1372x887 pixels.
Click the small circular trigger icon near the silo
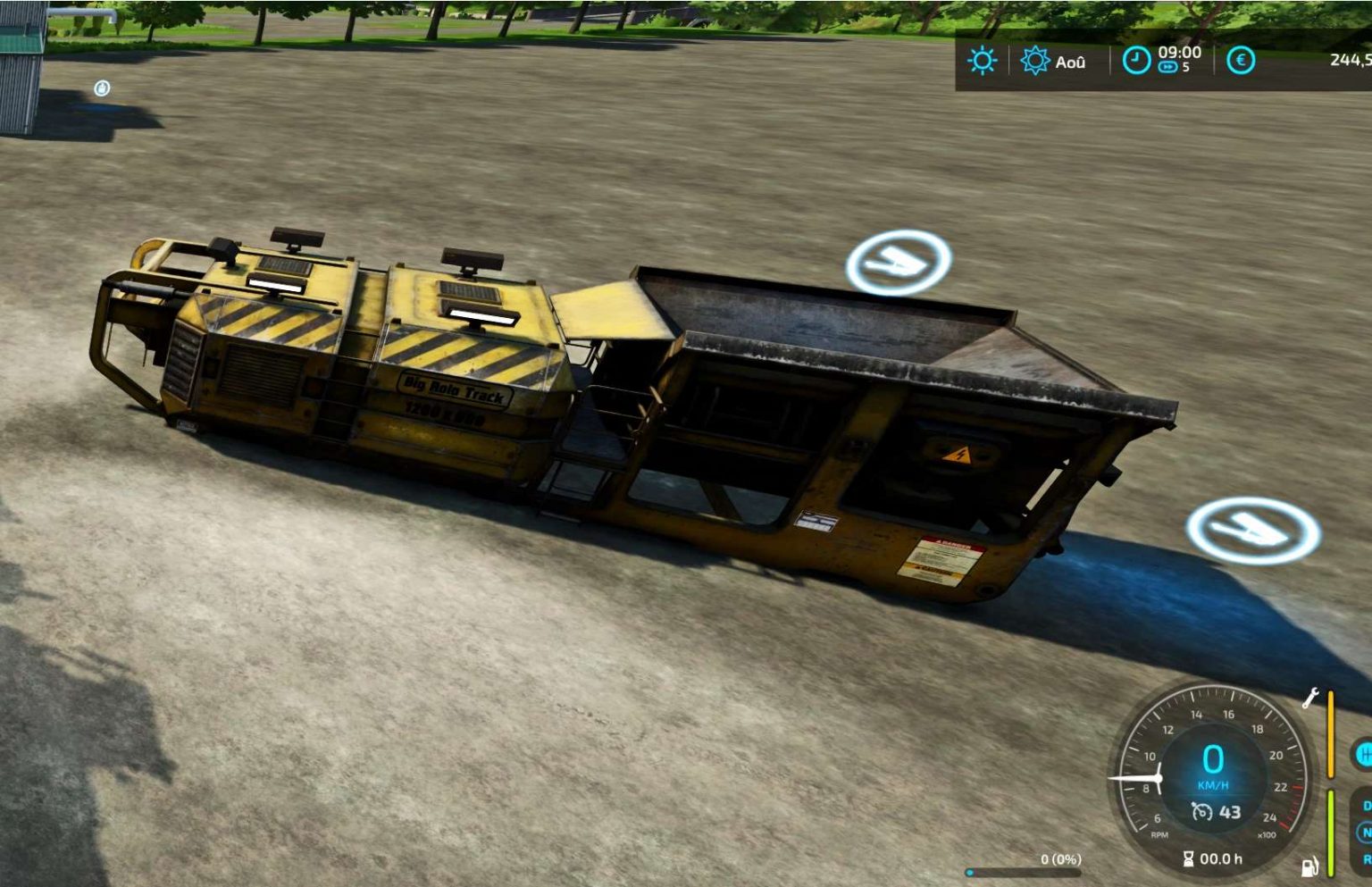pos(101,87)
